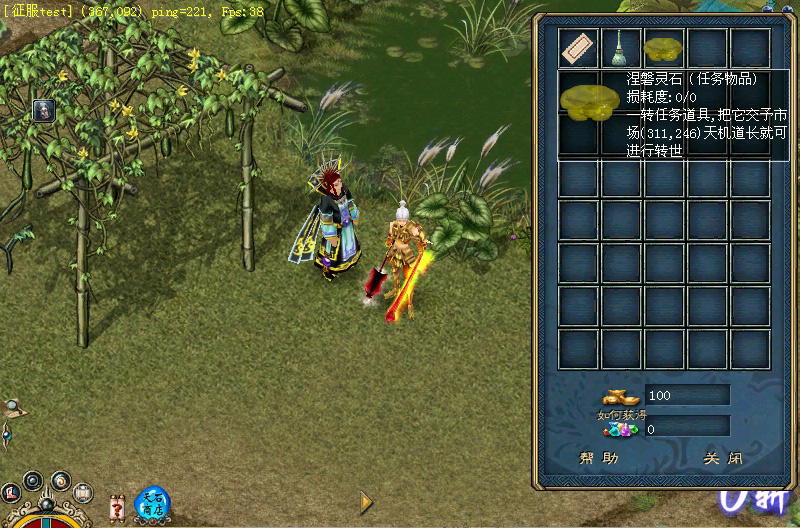Click the magnifier map icon
The image size is (800, 528).
12,408
